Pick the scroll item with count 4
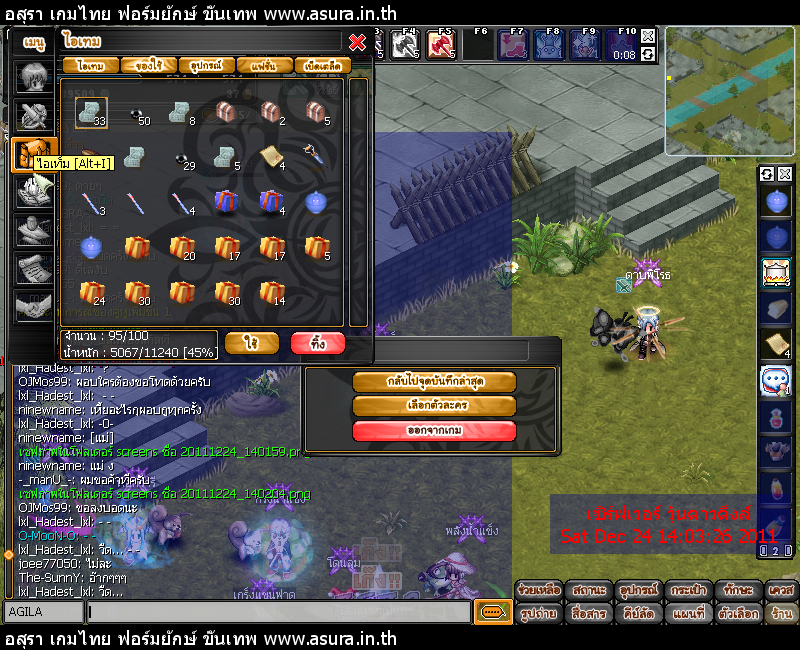 (271, 157)
